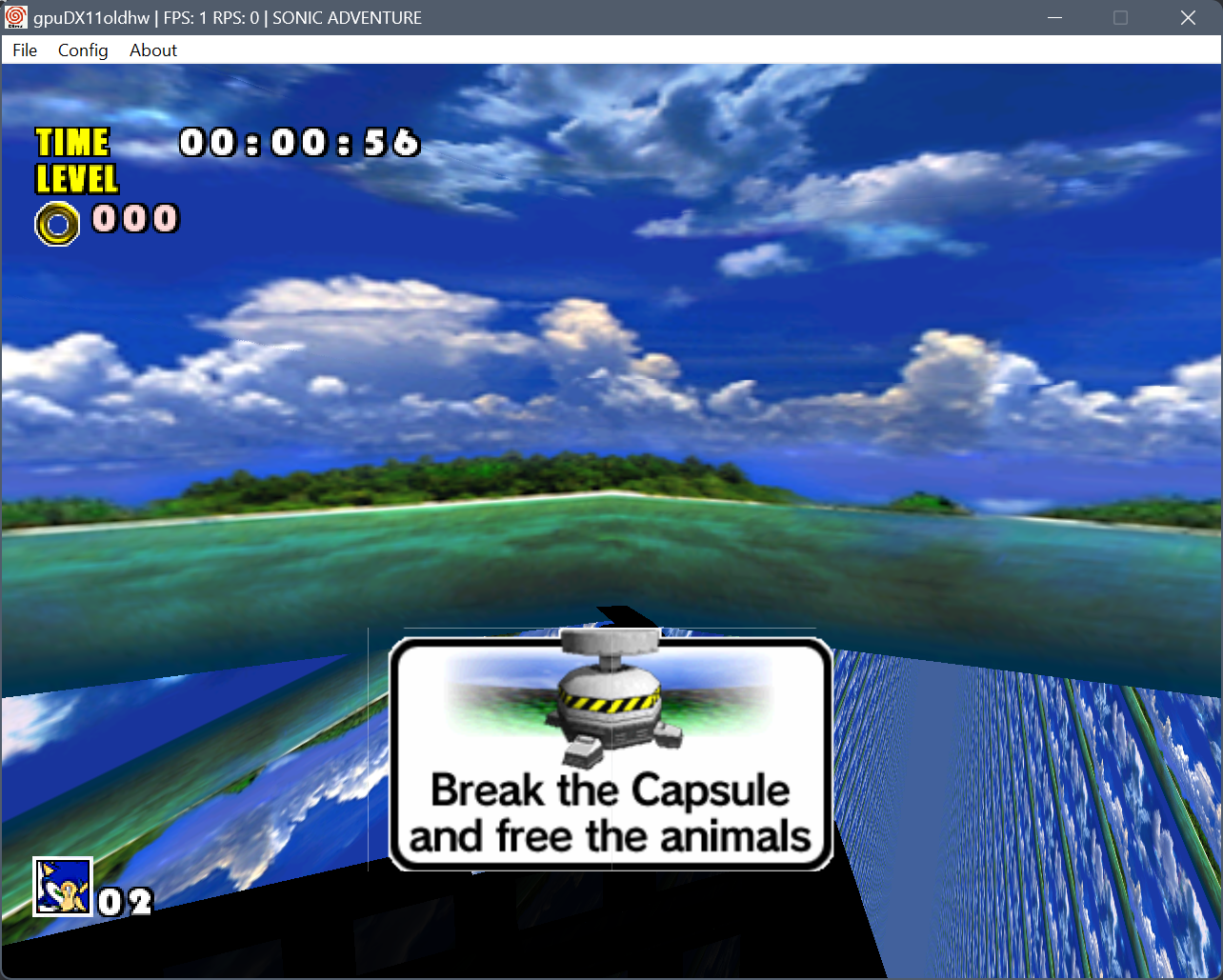Click the Sonic lives icon

point(63,887)
